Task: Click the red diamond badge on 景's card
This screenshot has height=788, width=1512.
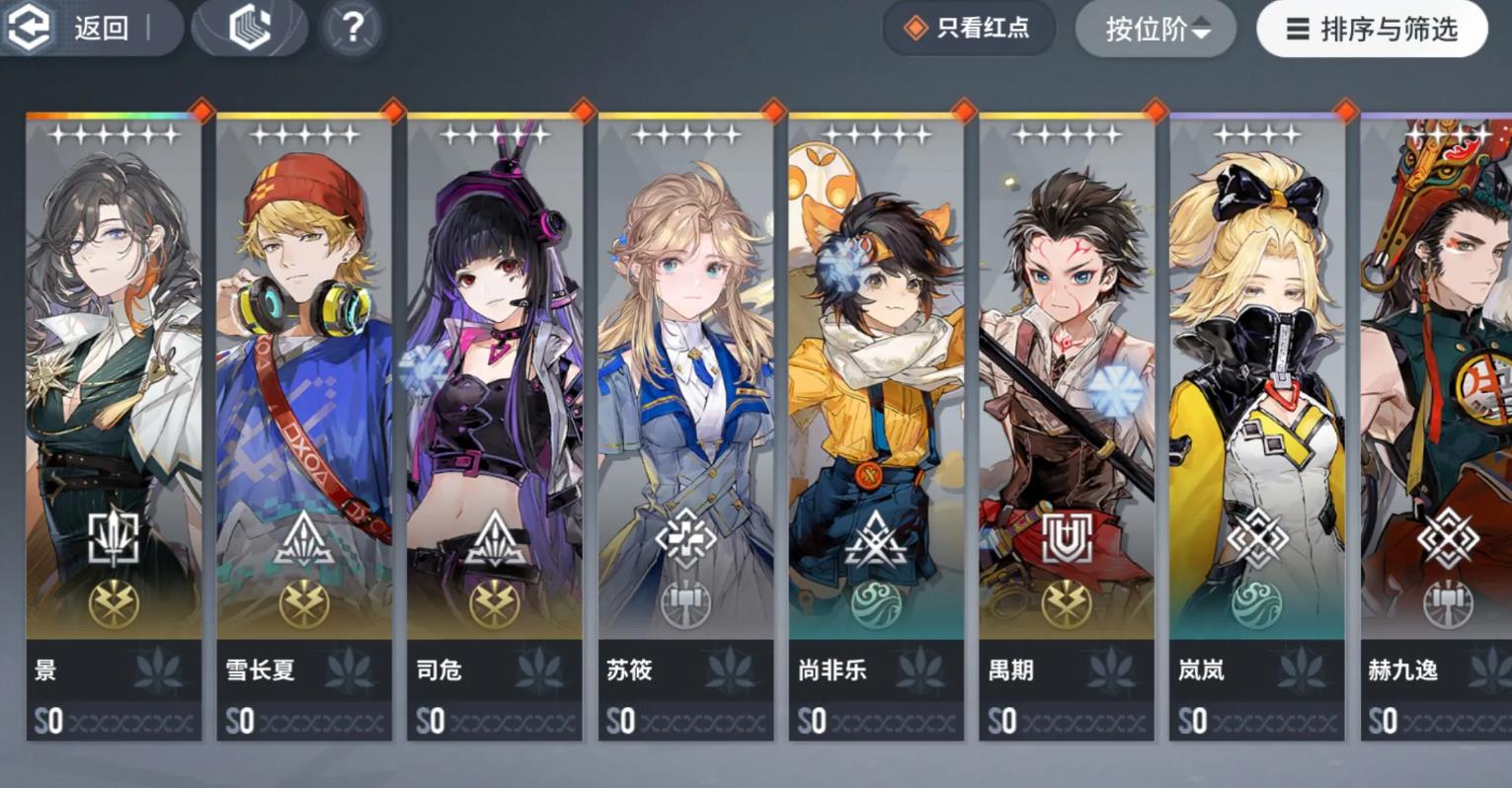Action: 204,112
